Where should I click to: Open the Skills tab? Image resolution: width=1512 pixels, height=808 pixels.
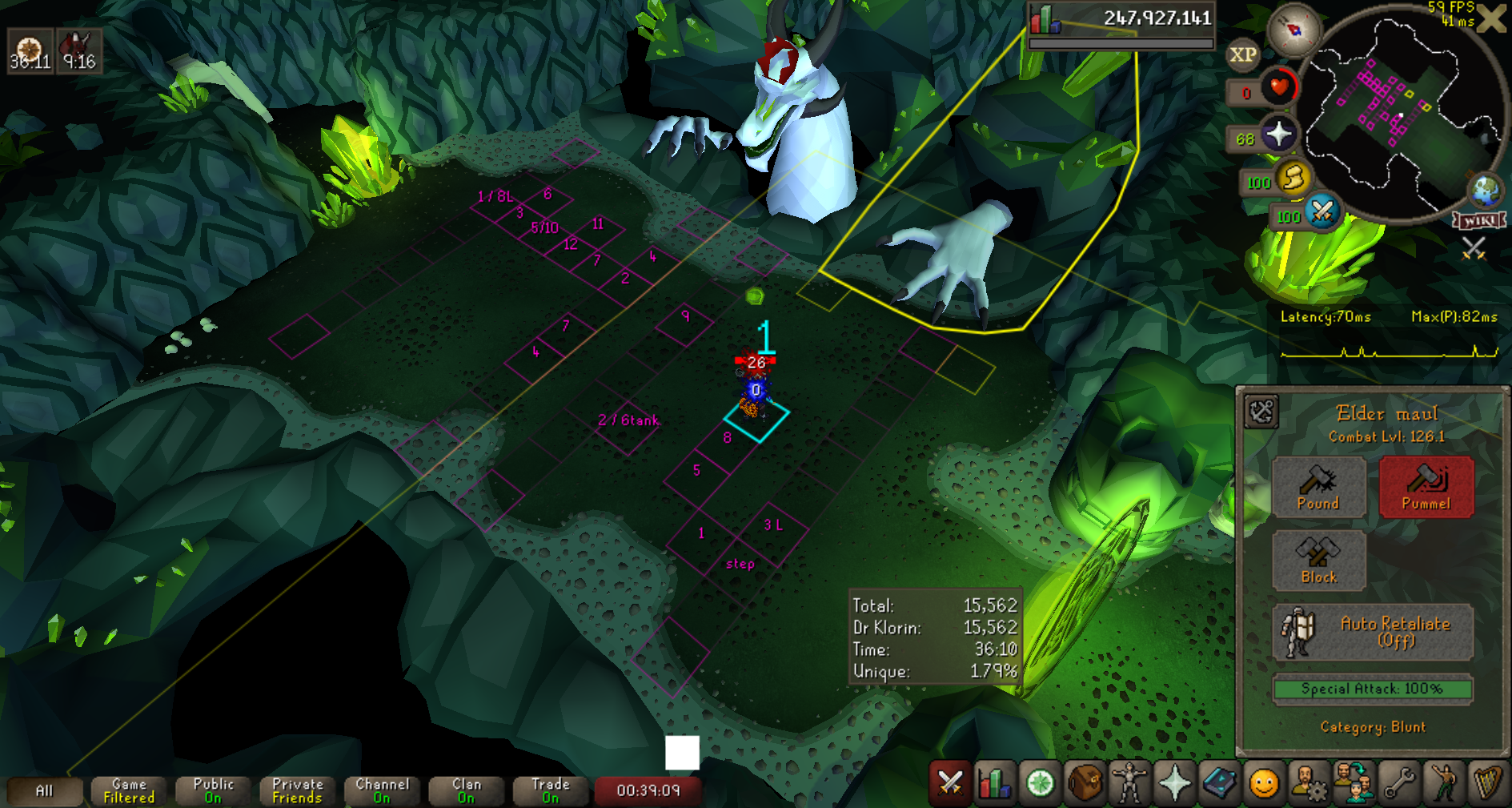[x=994, y=783]
